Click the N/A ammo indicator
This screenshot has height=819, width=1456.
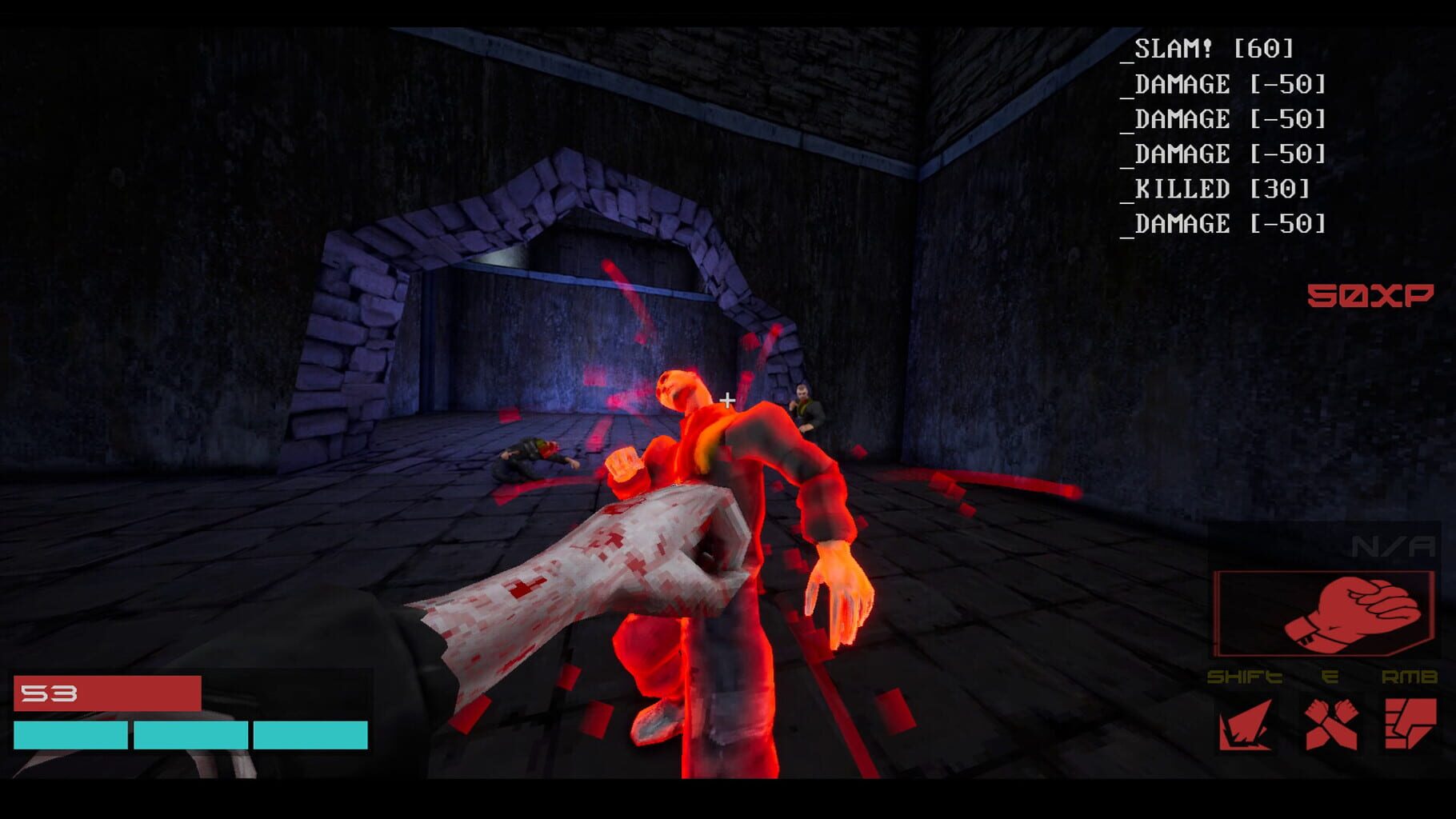pos(1394,546)
